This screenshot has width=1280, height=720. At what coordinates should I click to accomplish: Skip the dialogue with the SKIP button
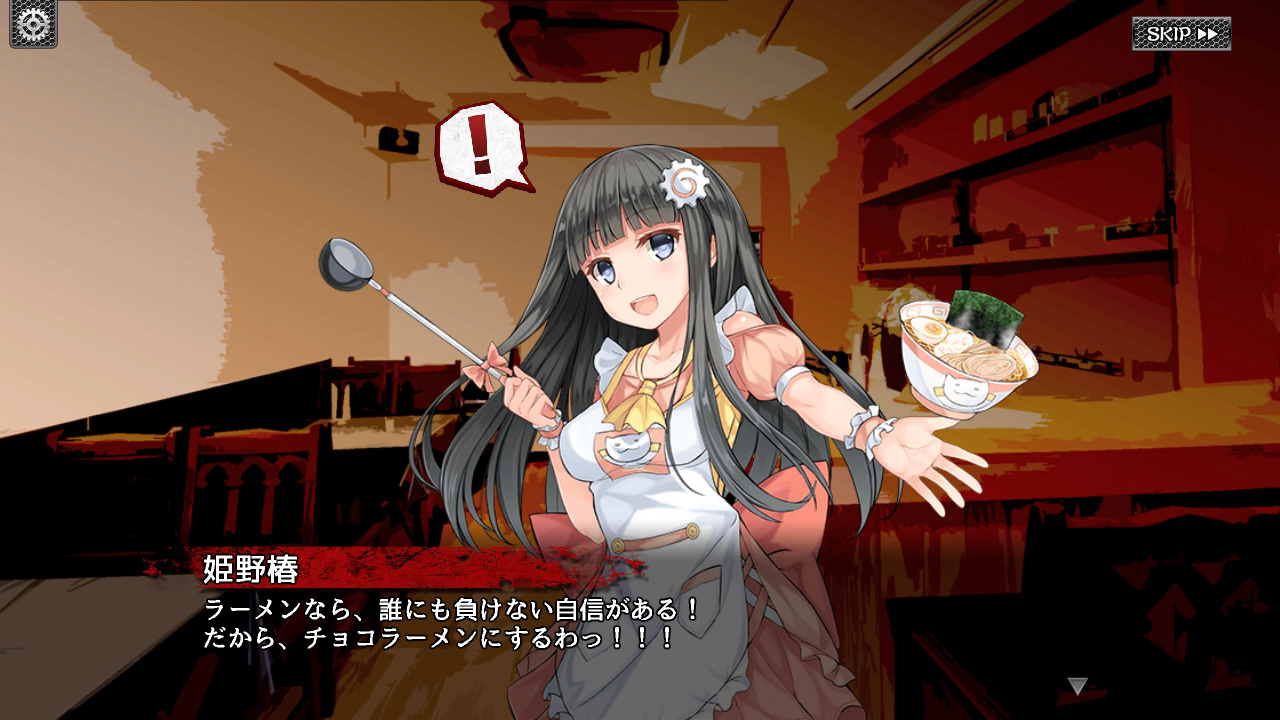[1181, 34]
